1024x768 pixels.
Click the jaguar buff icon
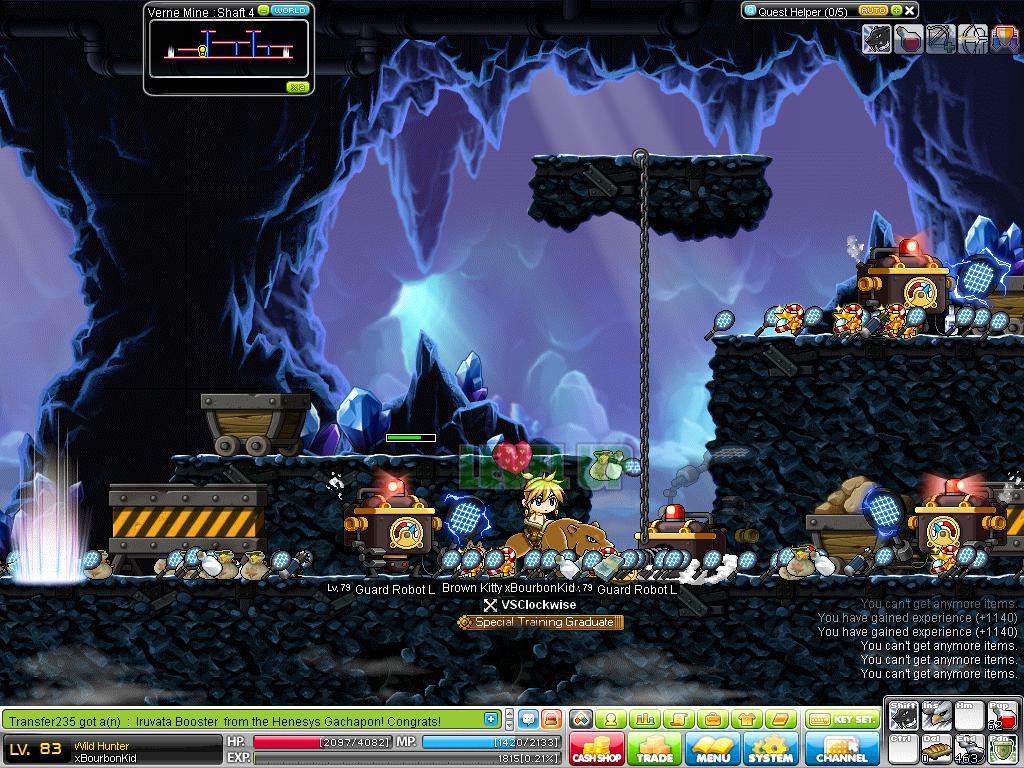tap(878, 39)
